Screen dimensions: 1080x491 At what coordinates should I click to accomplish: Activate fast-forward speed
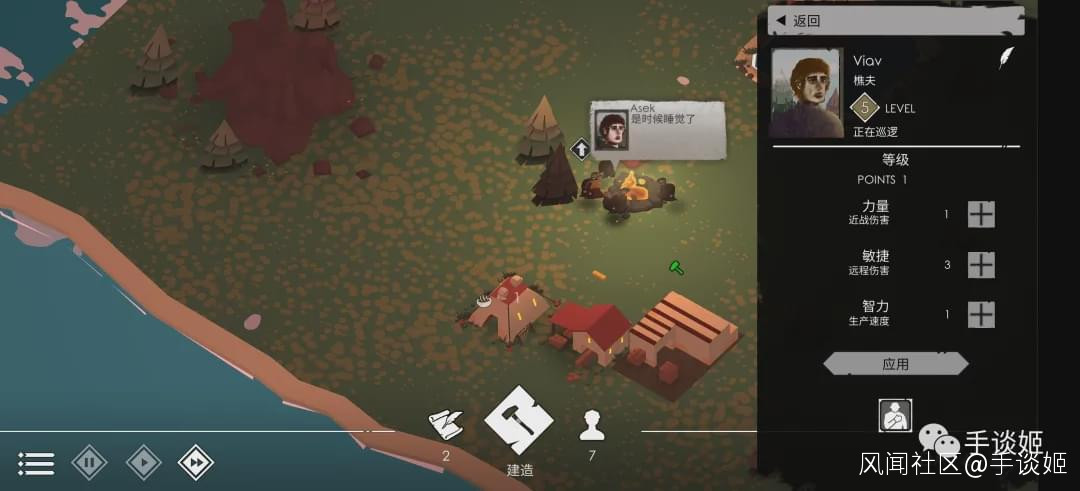pyautogui.click(x=196, y=463)
